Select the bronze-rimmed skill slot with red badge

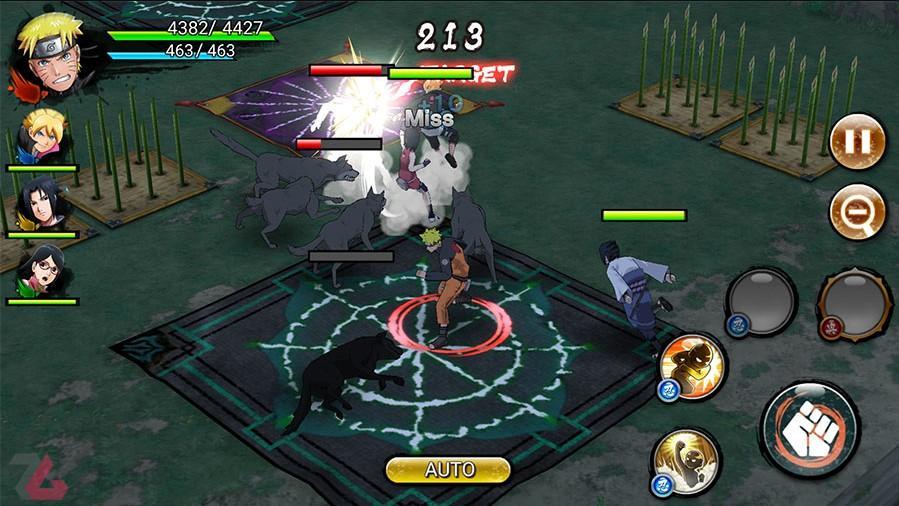pyautogui.click(x=854, y=302)
